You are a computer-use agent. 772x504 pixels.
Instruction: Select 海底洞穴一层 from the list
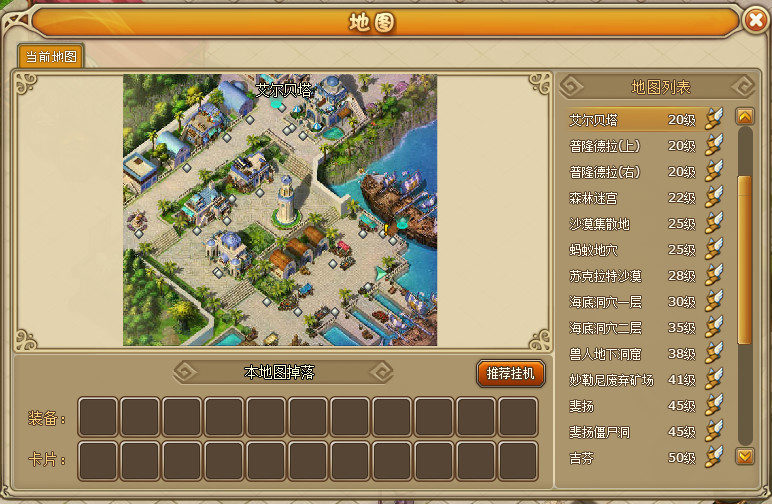coord(632,302)
